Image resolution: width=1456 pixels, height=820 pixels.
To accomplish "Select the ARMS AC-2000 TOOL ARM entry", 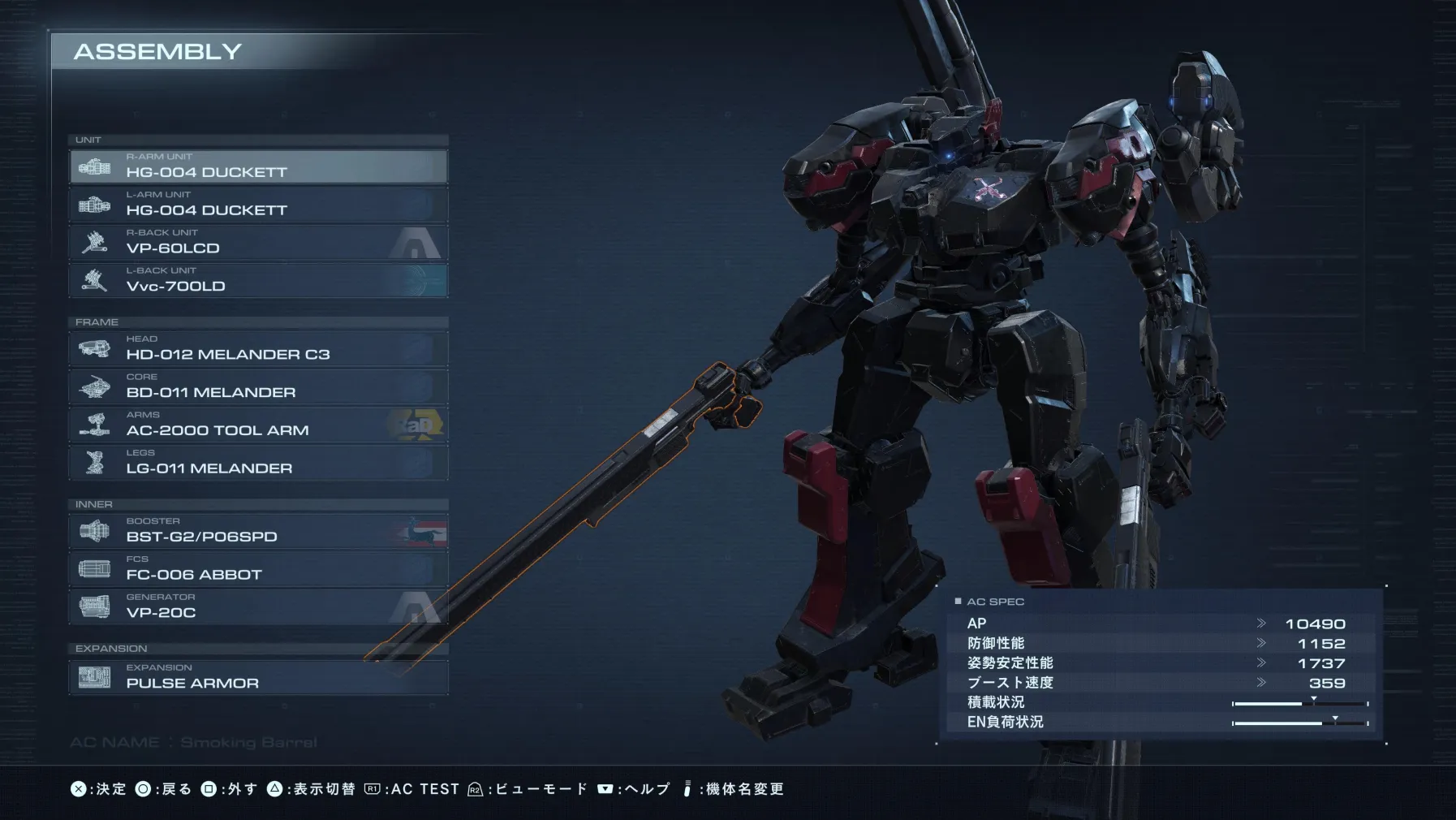I will coord(258,425).
